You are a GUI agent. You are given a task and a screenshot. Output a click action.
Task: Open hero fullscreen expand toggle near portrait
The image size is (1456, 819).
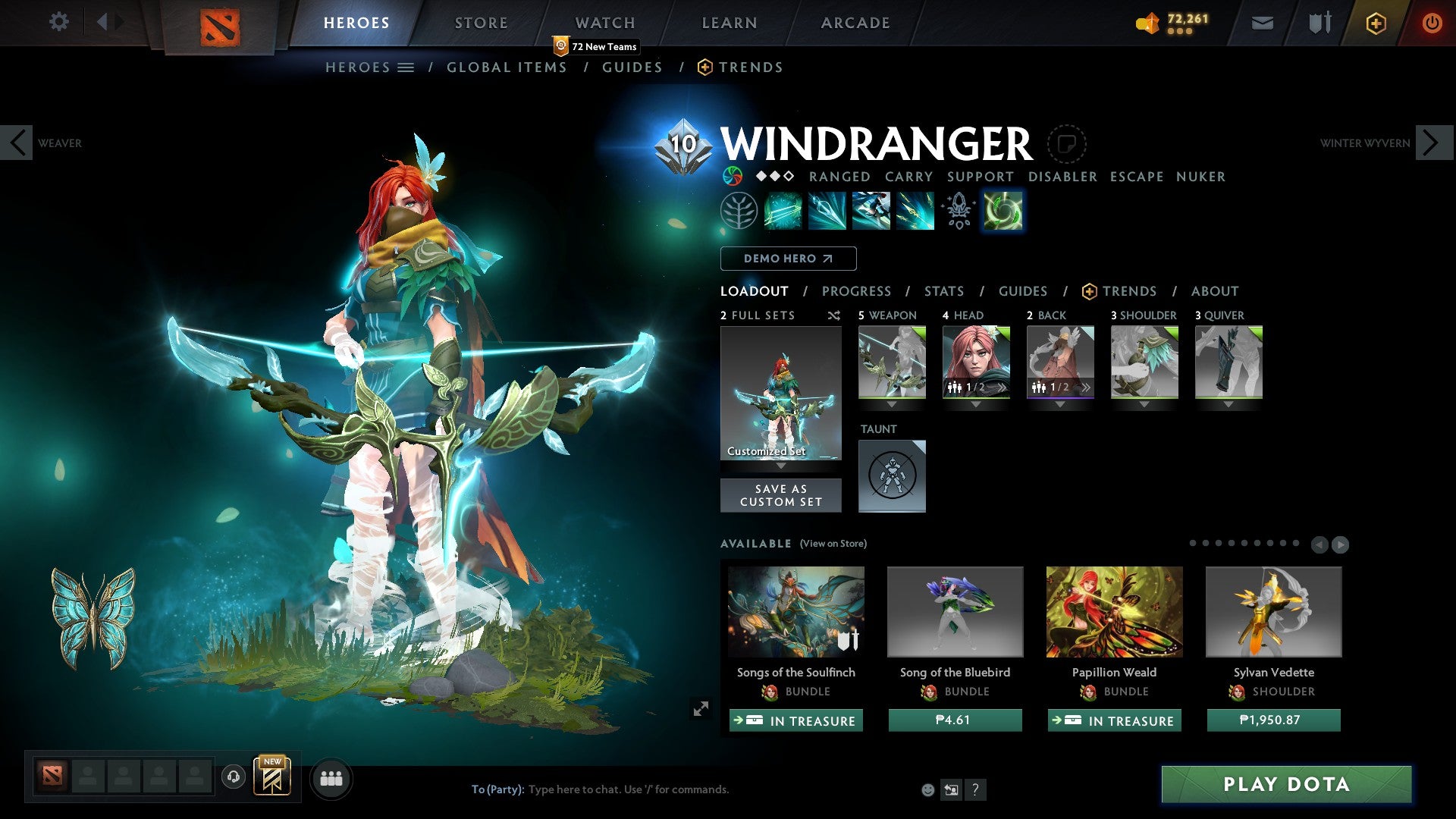pos(701,708)
